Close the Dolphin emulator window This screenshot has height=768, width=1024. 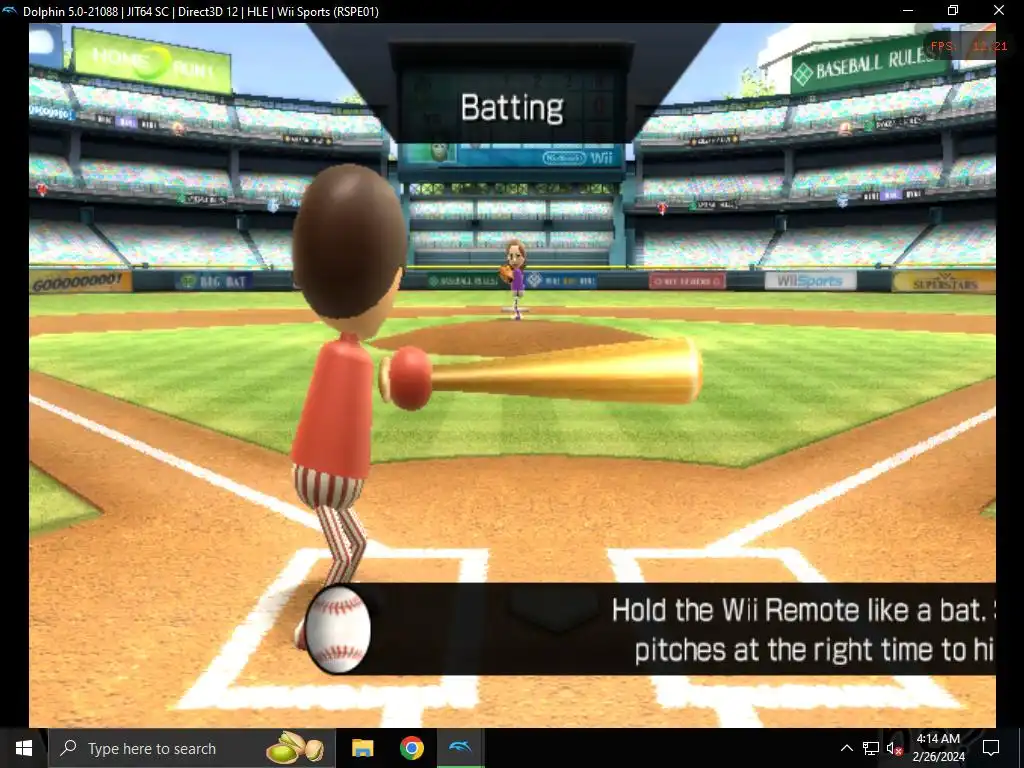[x=998, y=11]
